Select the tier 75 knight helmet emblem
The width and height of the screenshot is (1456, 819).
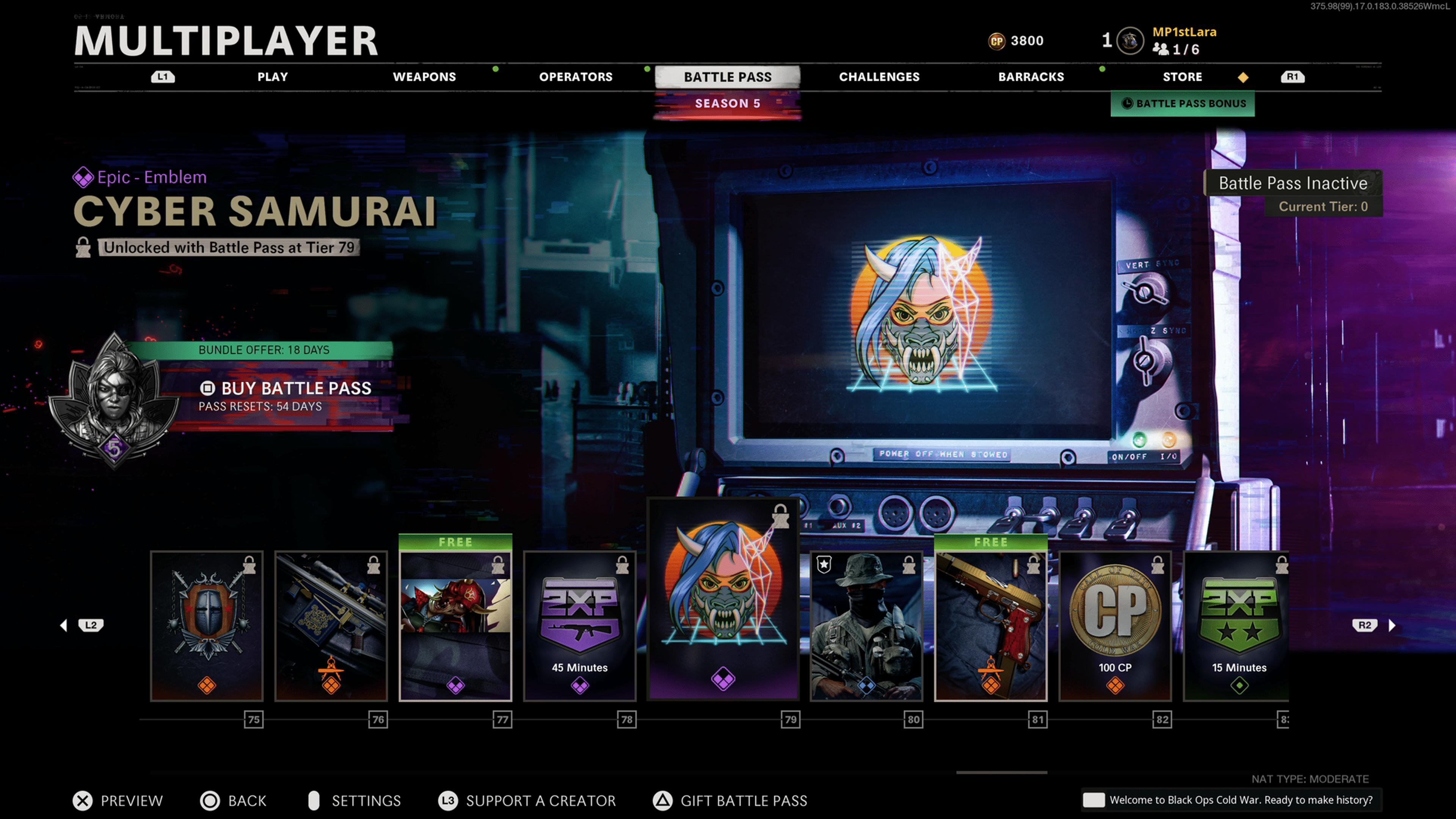(207, 626)
